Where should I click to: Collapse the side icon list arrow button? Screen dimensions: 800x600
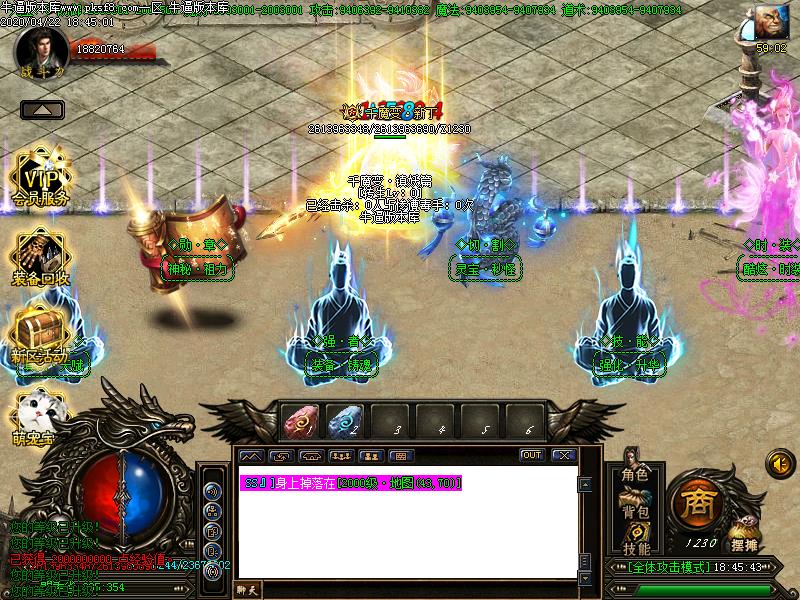coord(42,109)
